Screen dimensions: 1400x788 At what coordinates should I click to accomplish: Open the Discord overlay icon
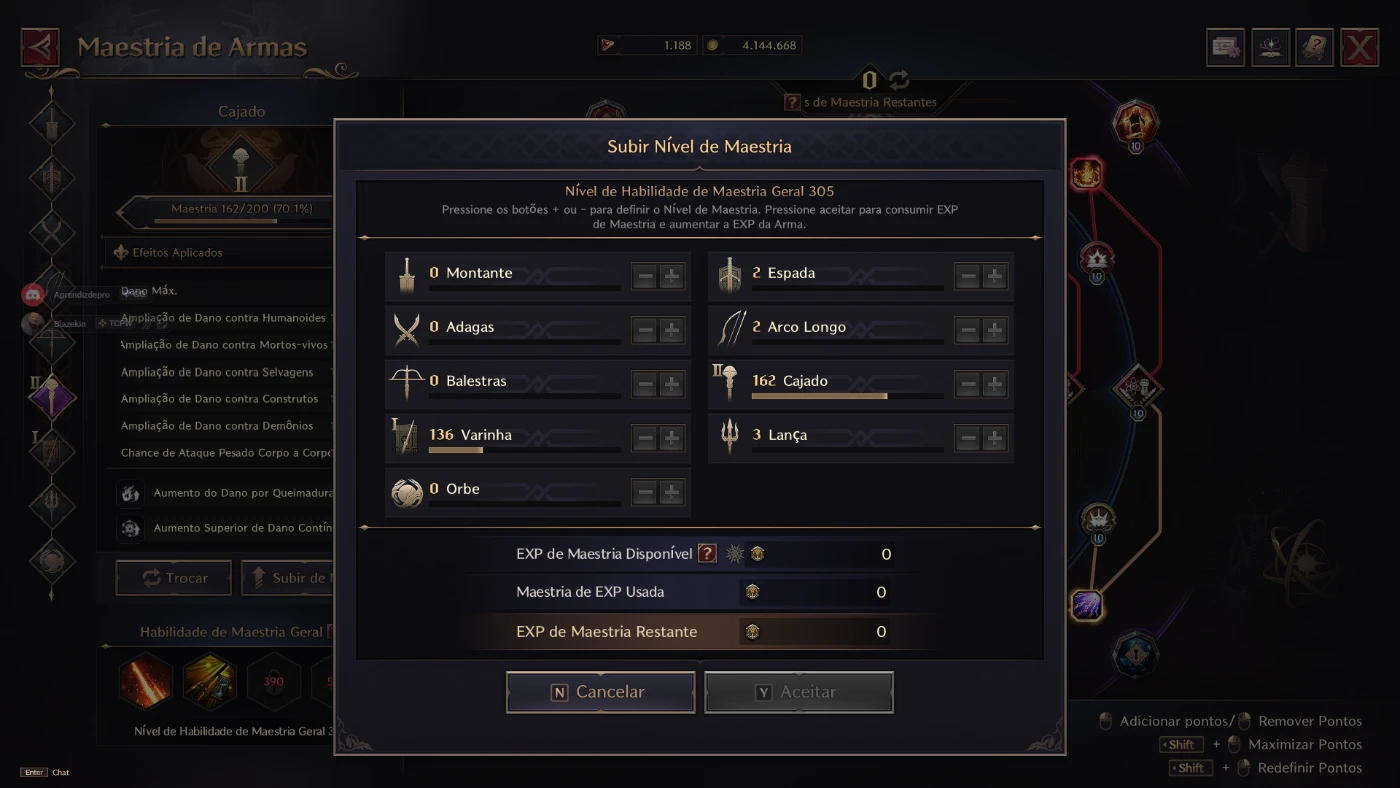click(33, 295)
